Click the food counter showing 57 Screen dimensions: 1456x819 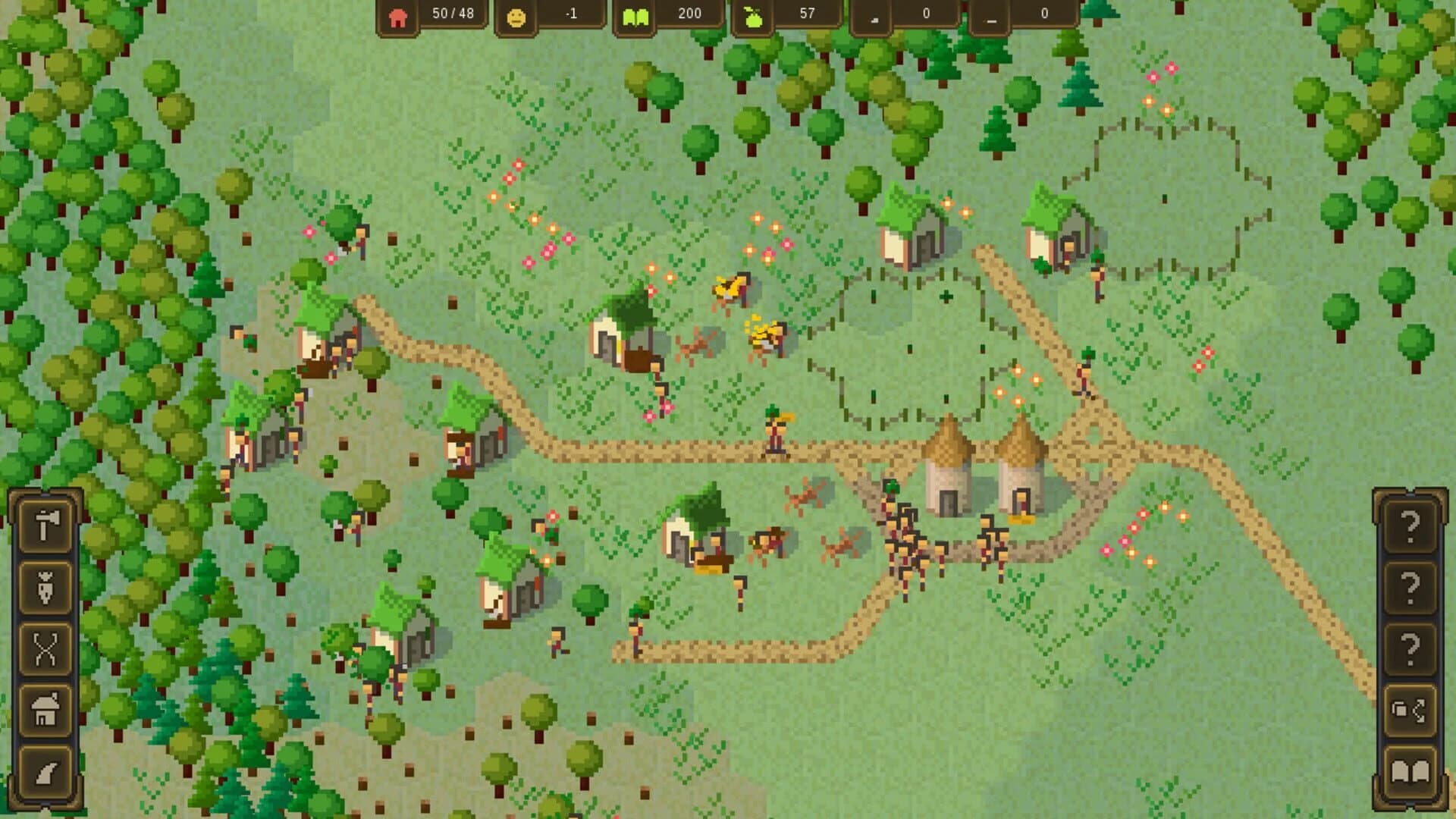click(805, 13)
